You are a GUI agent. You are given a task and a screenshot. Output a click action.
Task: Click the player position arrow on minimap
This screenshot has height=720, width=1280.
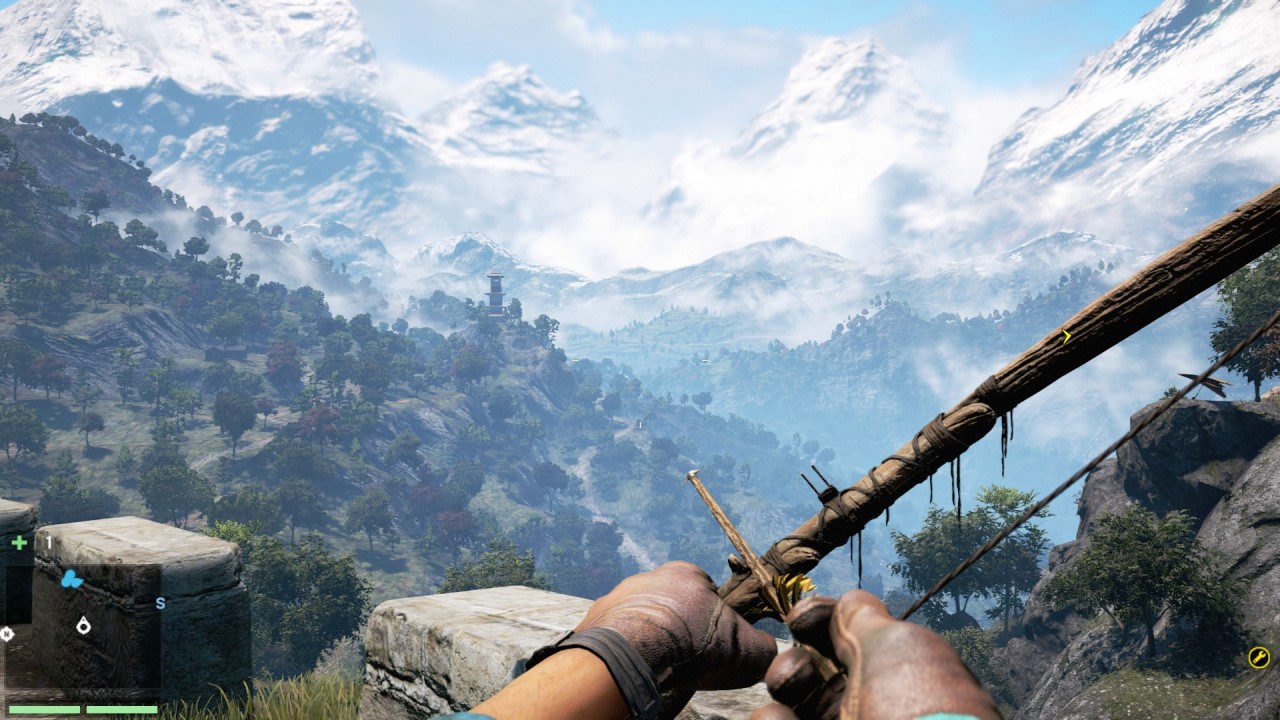[x=83, y=625]
